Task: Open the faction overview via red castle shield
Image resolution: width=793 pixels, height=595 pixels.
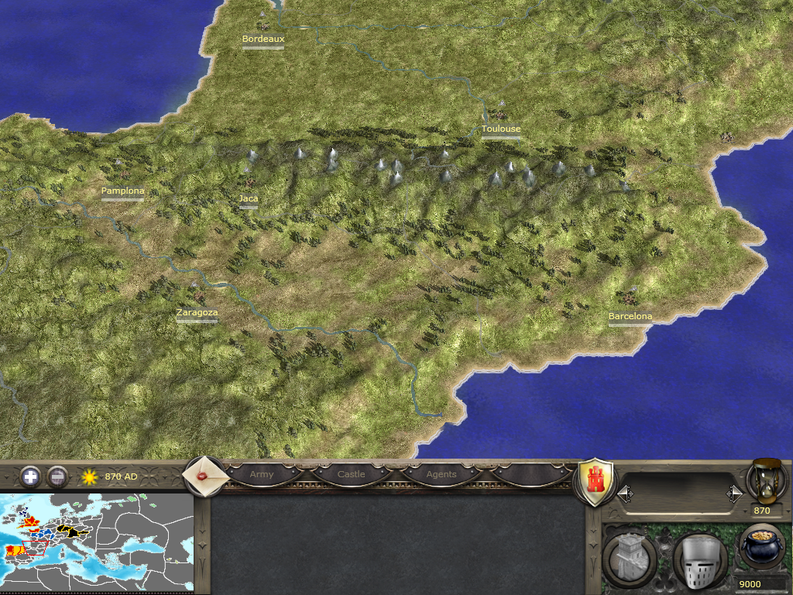Action: click(596, 482)
